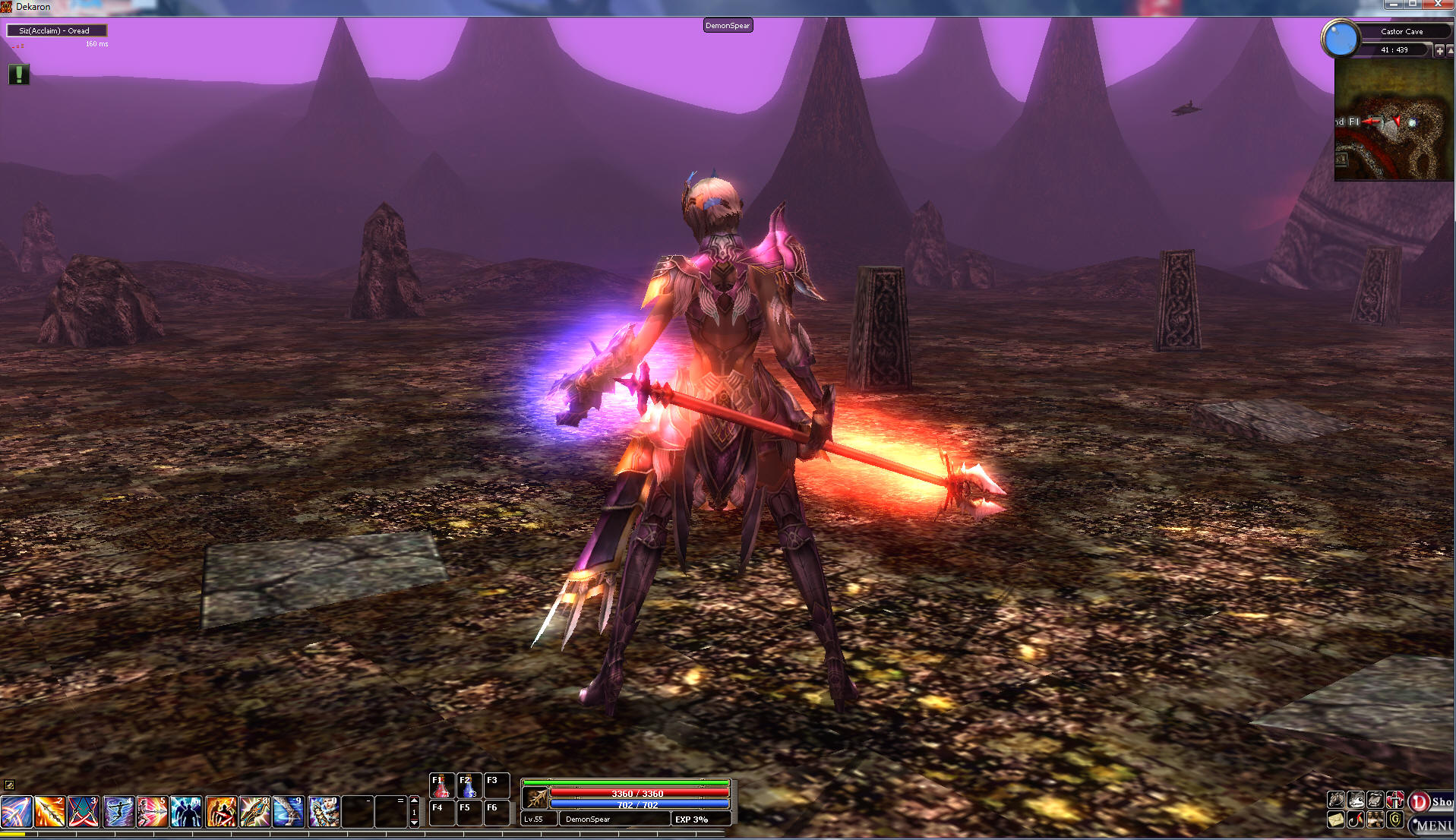Open the mail envelope icon
The height and width of the screenshot is (840, 1456).
(1336, 819)
